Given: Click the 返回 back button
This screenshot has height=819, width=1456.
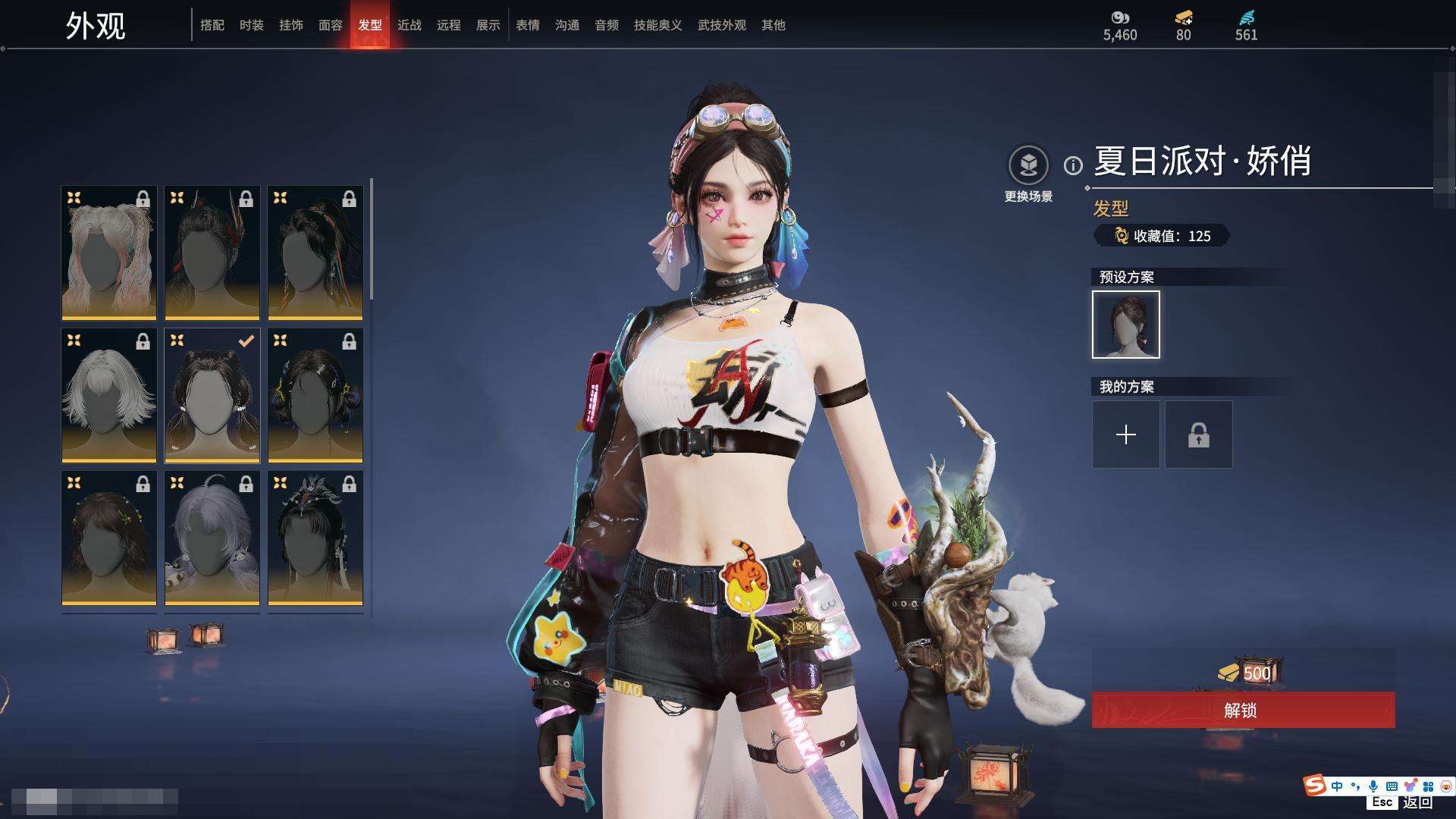Looking at the screenshot, I should (x=1417, y=802).
